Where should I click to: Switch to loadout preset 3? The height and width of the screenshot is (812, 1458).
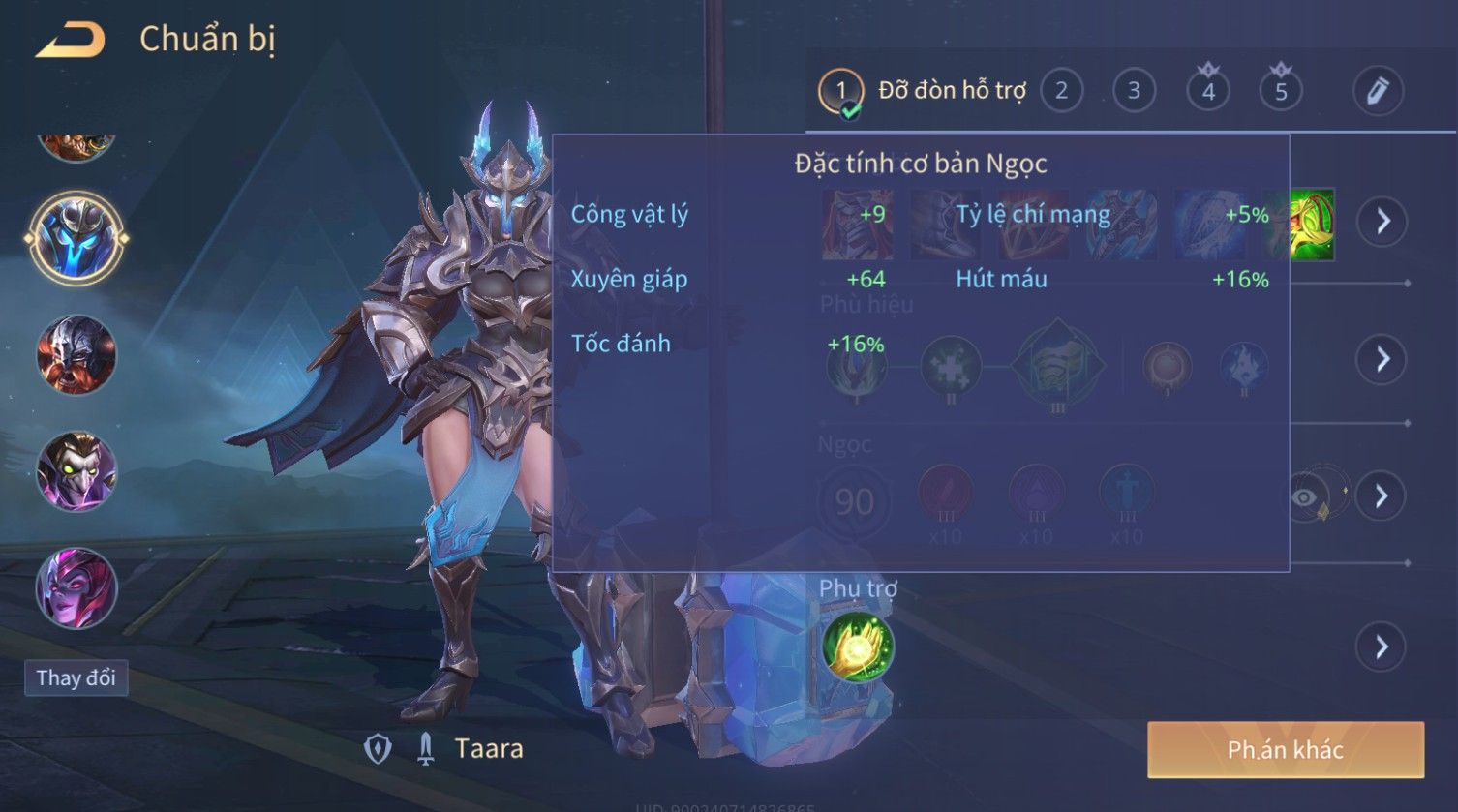tap(1134, 91)
